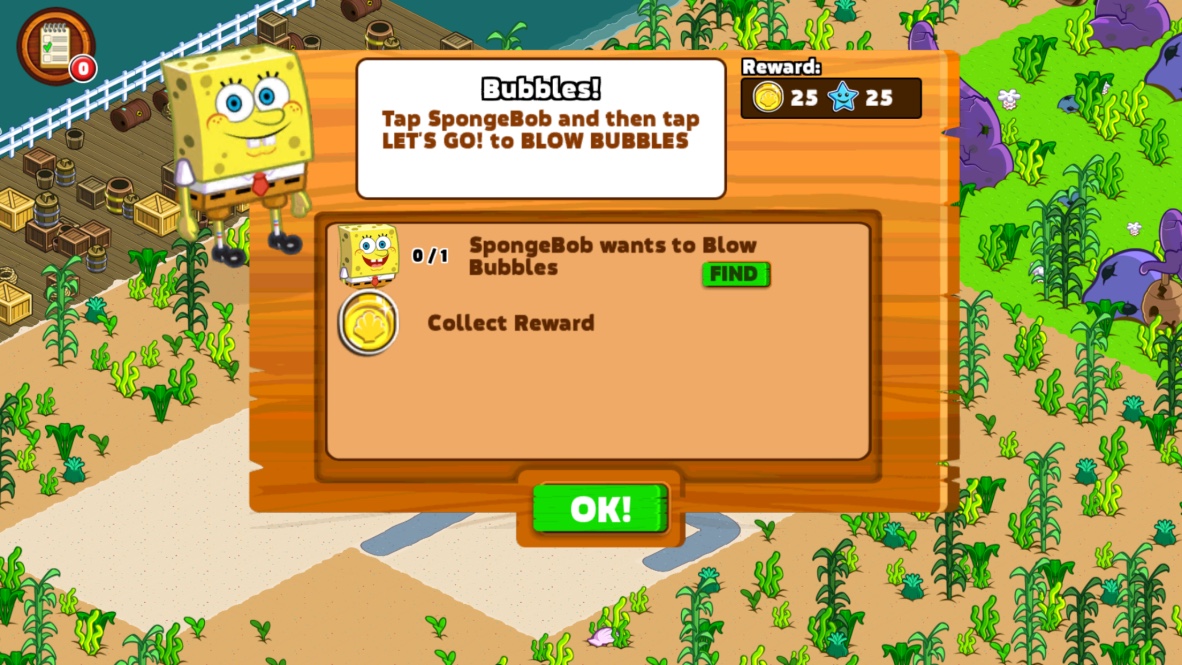Select the Collect Reward coin row
The height and width of the screenshot is (665, 1182).
(x=510, y=323)
